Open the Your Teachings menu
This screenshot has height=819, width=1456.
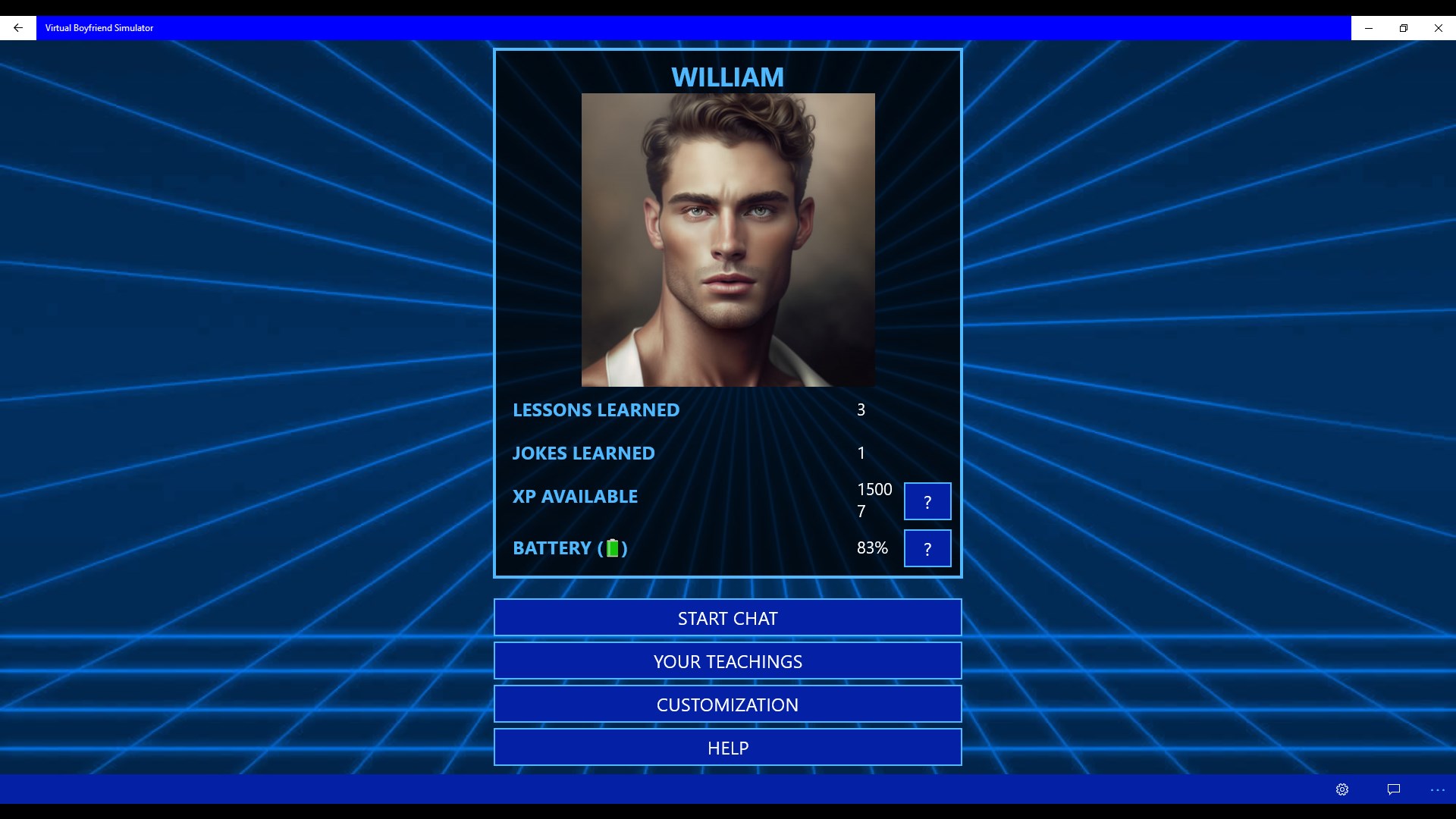[x=727, y=661]
